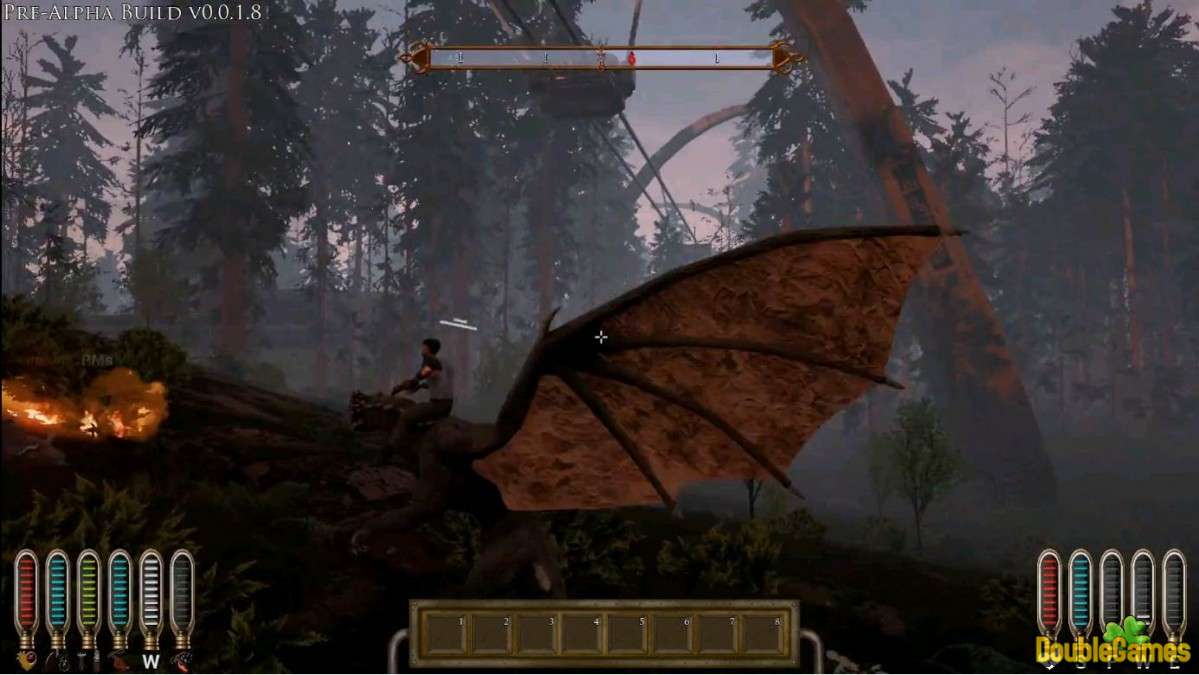Click hotbar slot 3
The height and width of the screenshot is (675, 1199).
(536, 634)
